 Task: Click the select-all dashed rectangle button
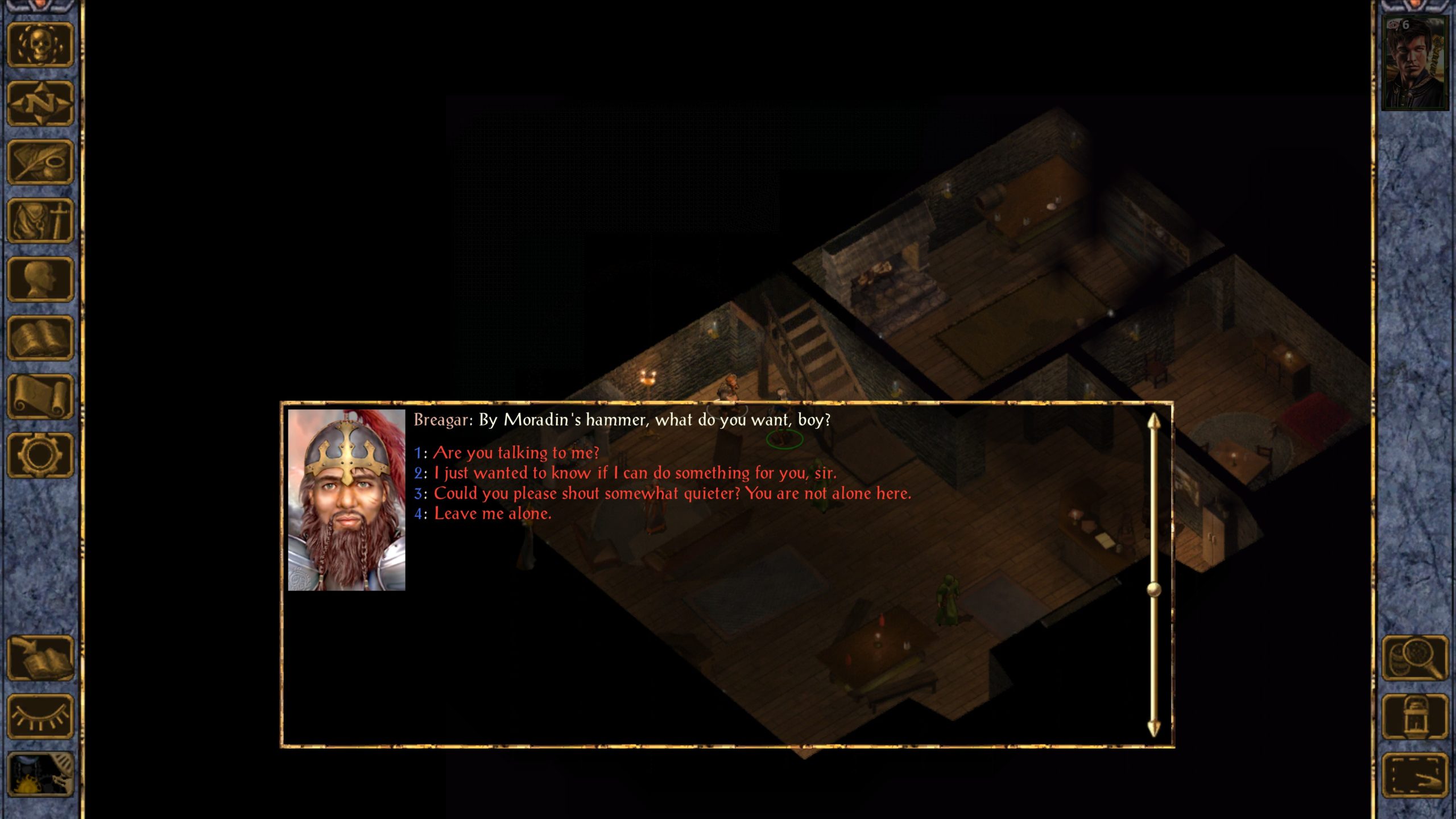(x=1414, y=775)
